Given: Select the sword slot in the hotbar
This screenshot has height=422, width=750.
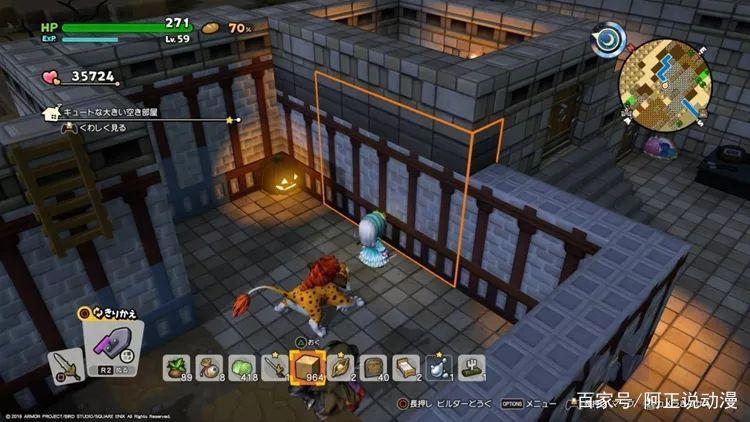Looking at the screenshot, I should tap(273, 368).
